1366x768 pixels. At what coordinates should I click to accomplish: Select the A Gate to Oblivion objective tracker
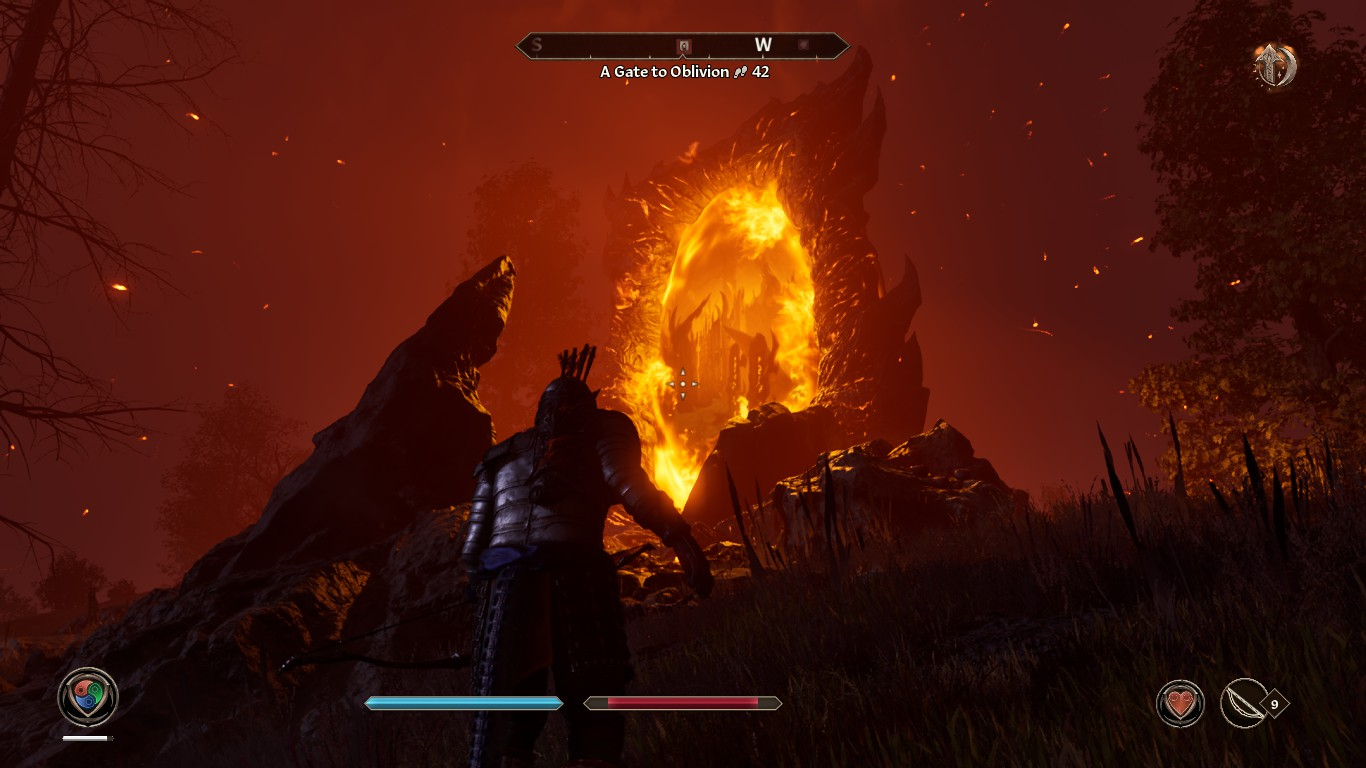pyautogui.click(x=684, y=72)
